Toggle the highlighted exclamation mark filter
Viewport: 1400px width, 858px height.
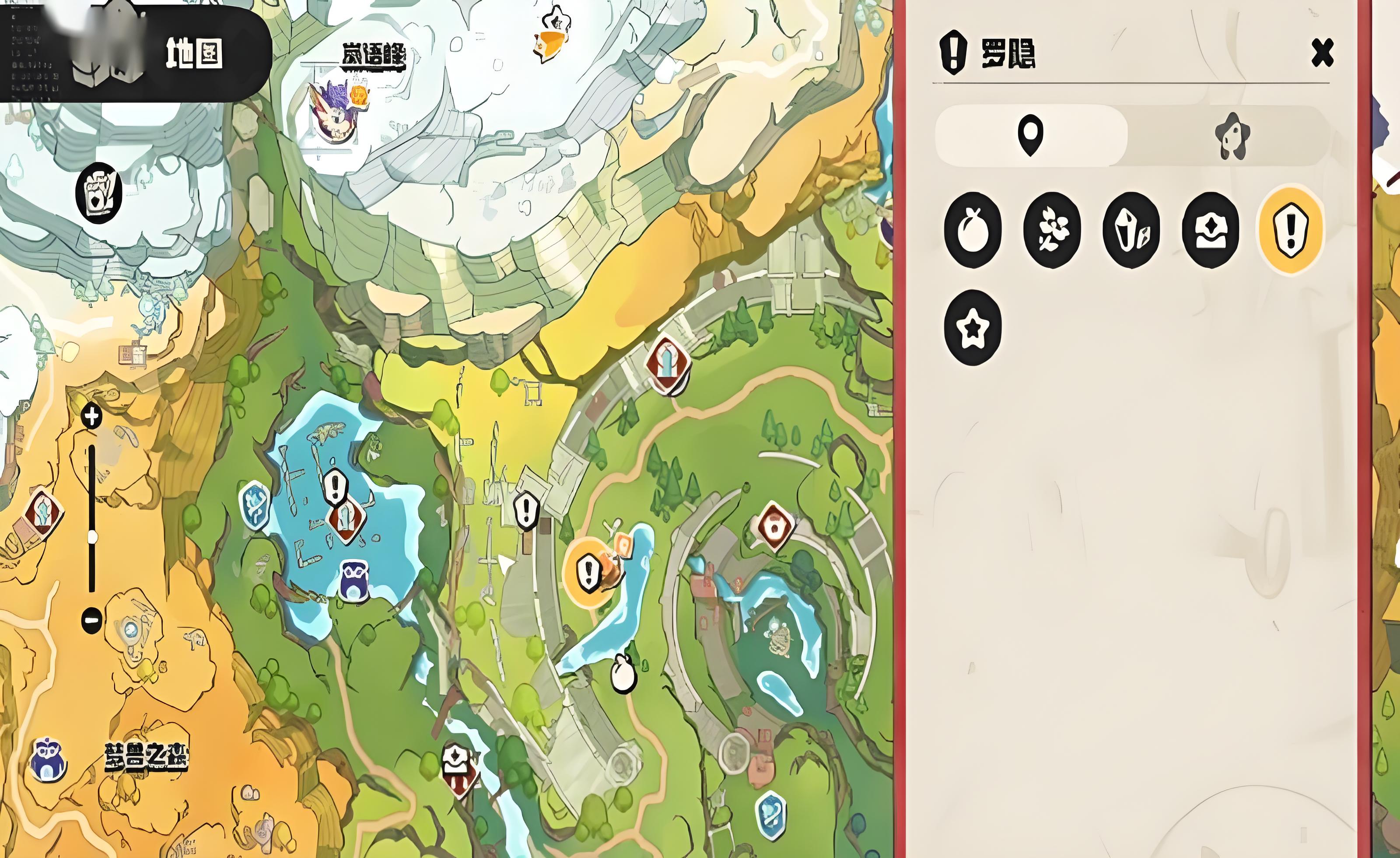[x=1290, y=230]
